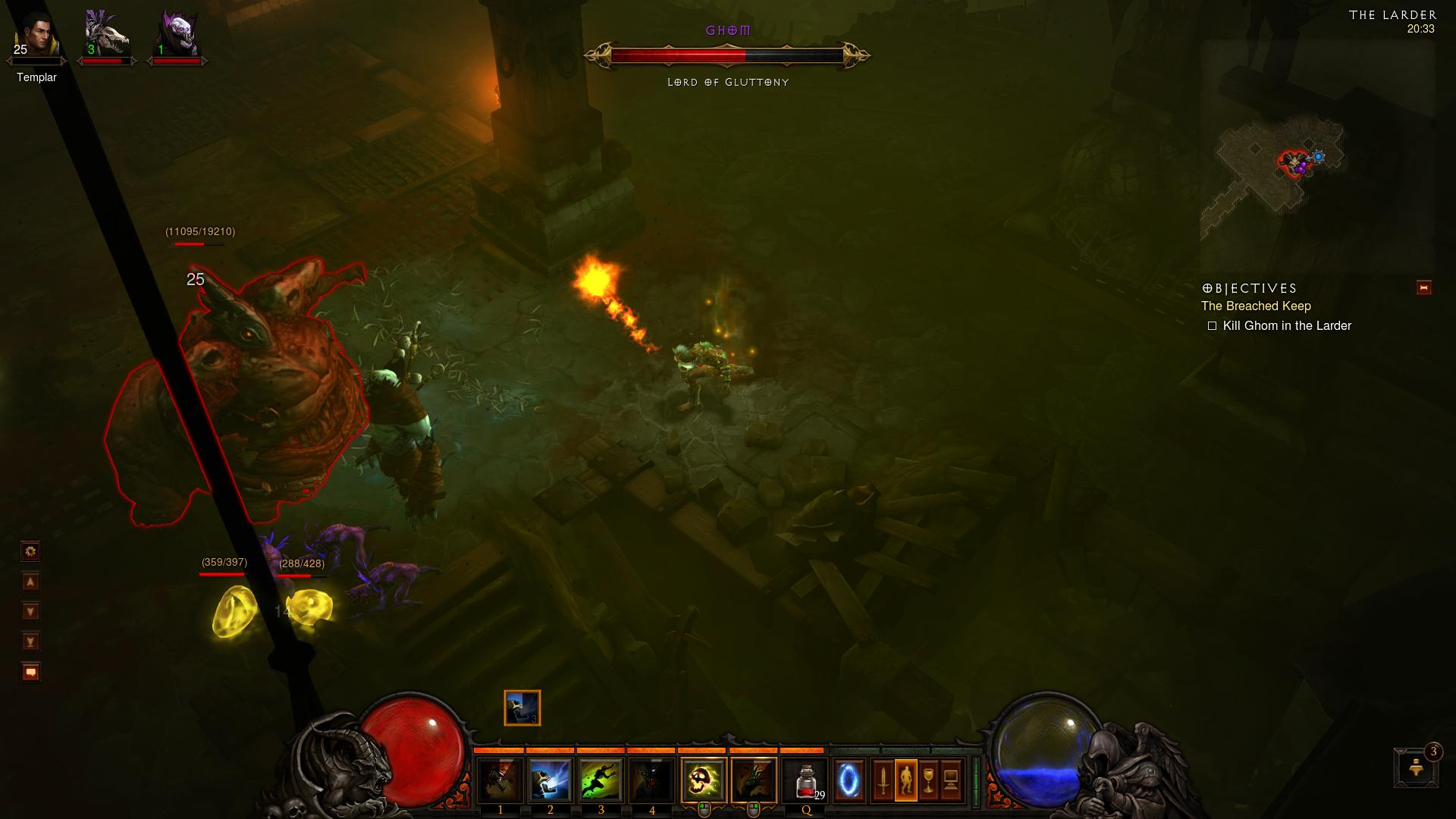Activate the skill in hotbar slot 1
The width and height of the screenshot is (1456, 819).
point(500,780)
